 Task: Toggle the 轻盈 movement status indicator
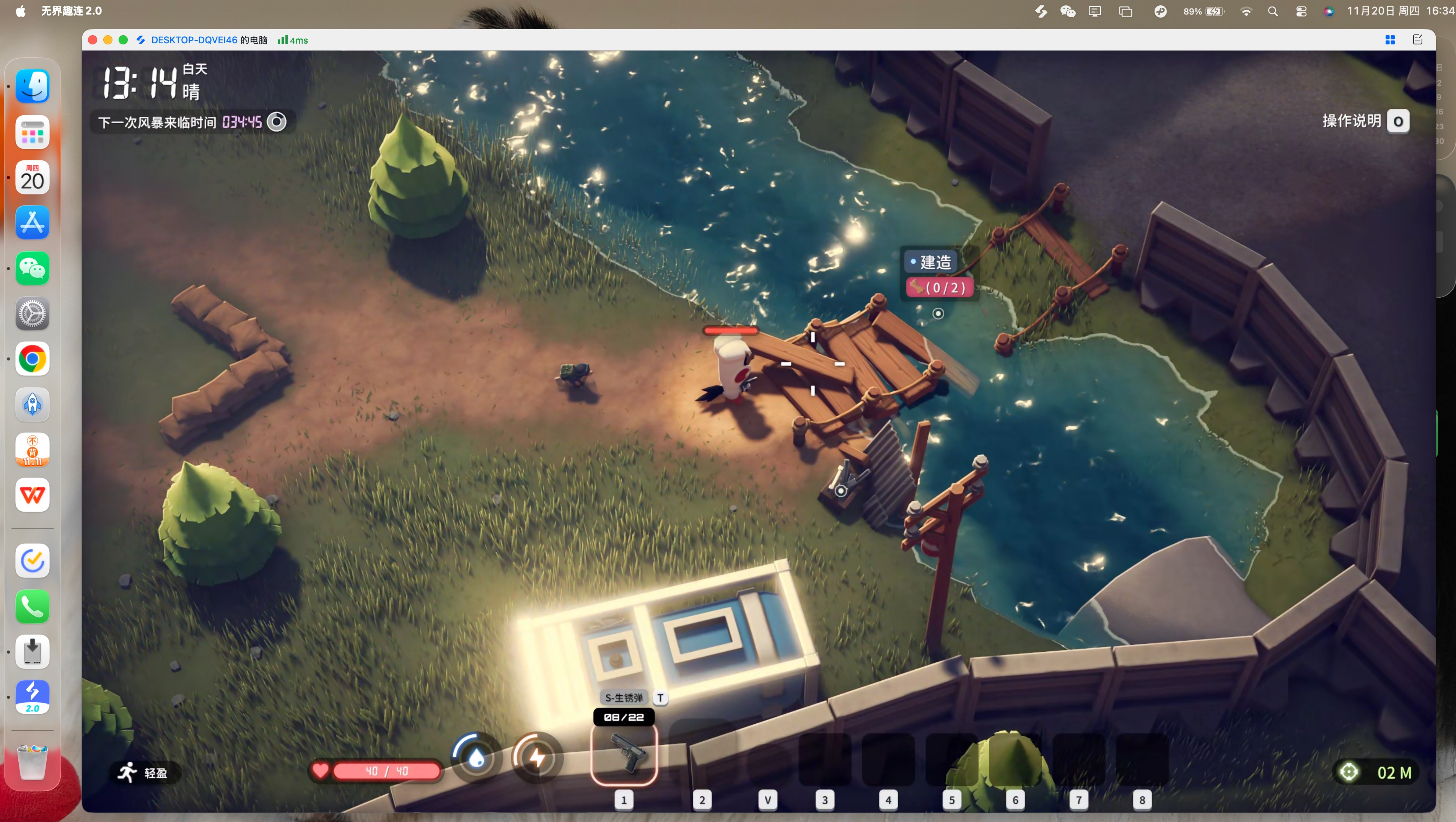[x=143, y=772]
